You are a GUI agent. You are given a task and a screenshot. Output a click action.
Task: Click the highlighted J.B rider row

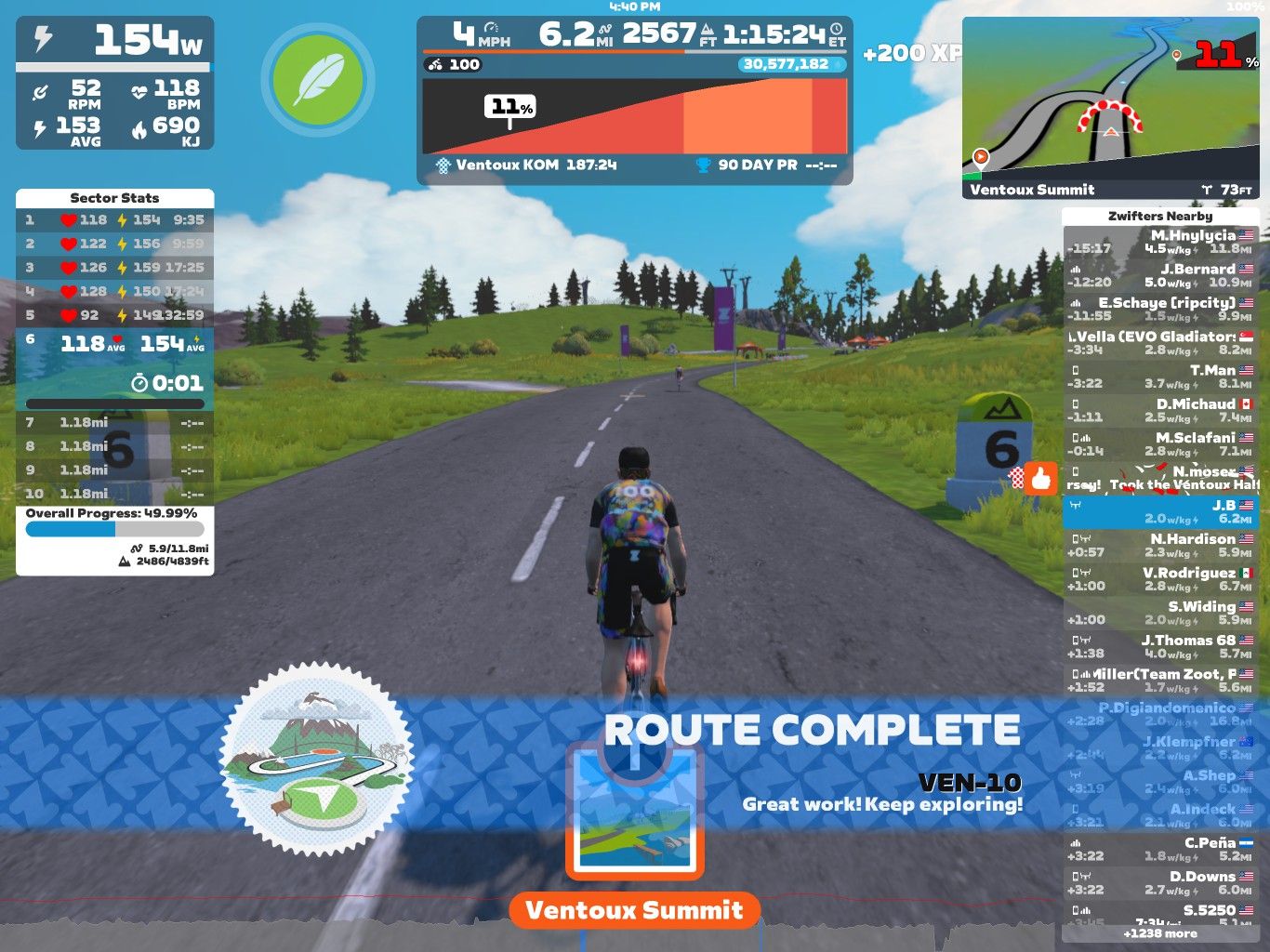pyautogui.click(x=1159, y=511)
